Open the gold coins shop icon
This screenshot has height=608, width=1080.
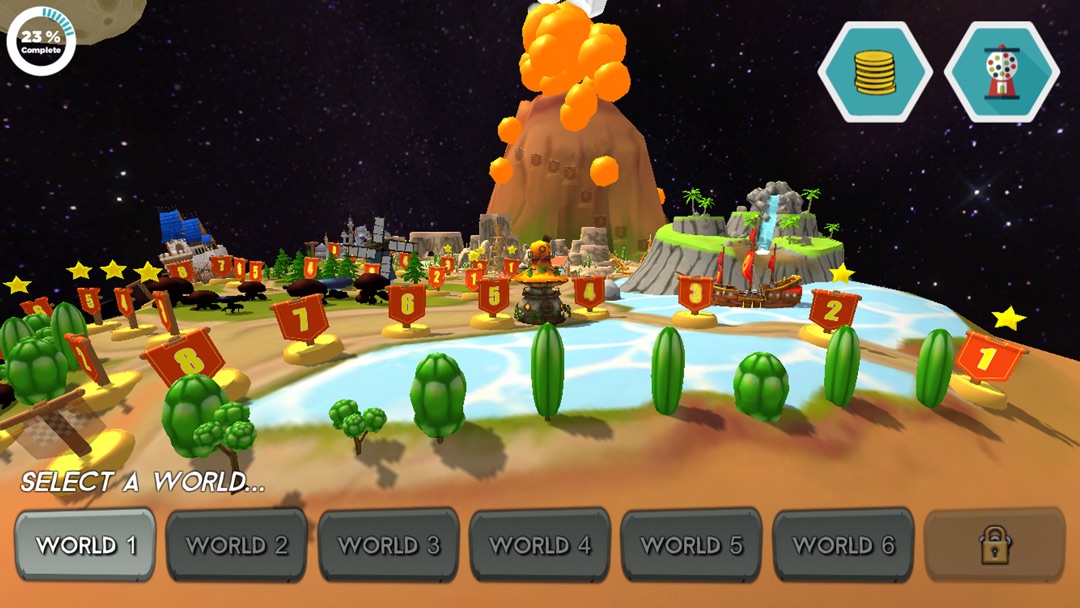click(x=875, y=72)
